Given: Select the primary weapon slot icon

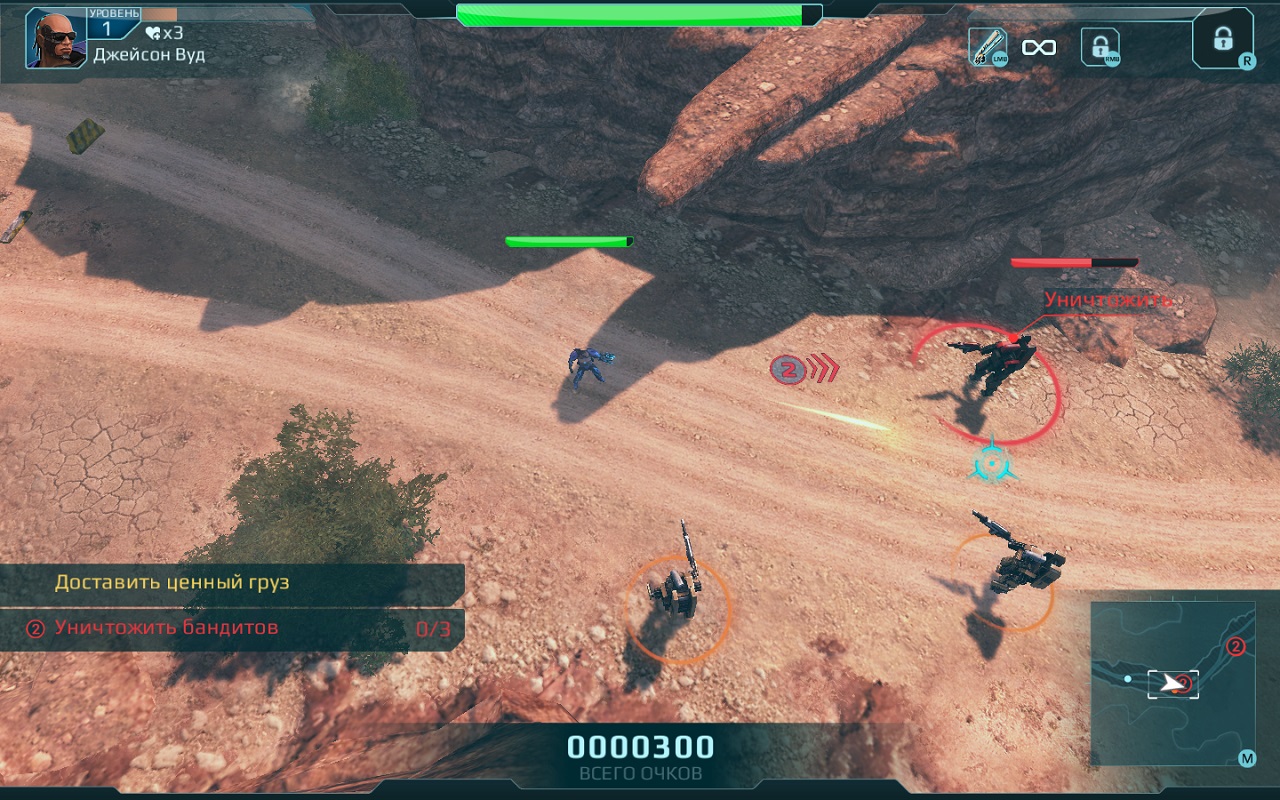Looking at the screenshot, I should pos(987,47).
